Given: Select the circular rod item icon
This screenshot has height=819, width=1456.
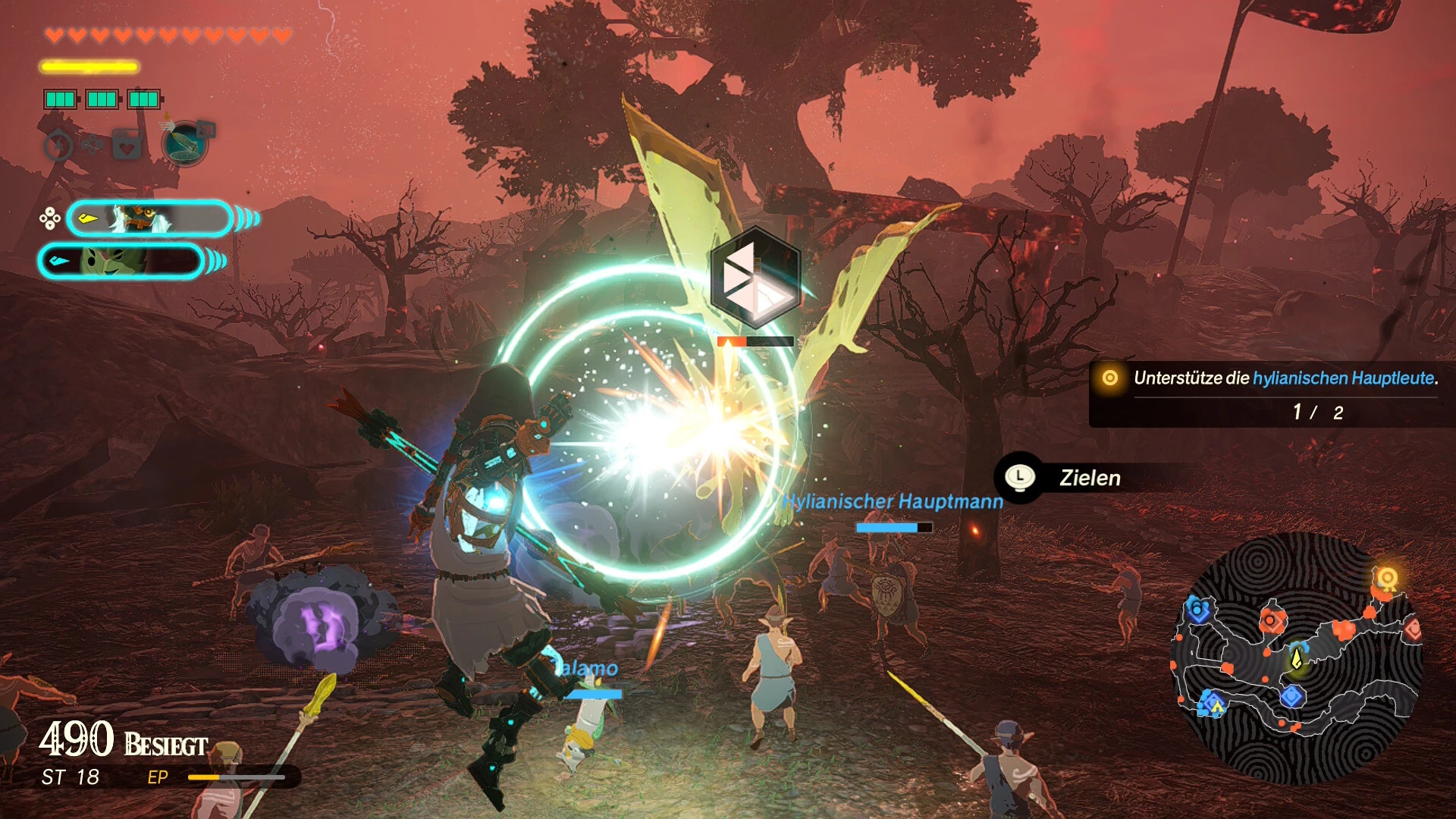Looking at the screenshot, I should [x=184, y=143].
